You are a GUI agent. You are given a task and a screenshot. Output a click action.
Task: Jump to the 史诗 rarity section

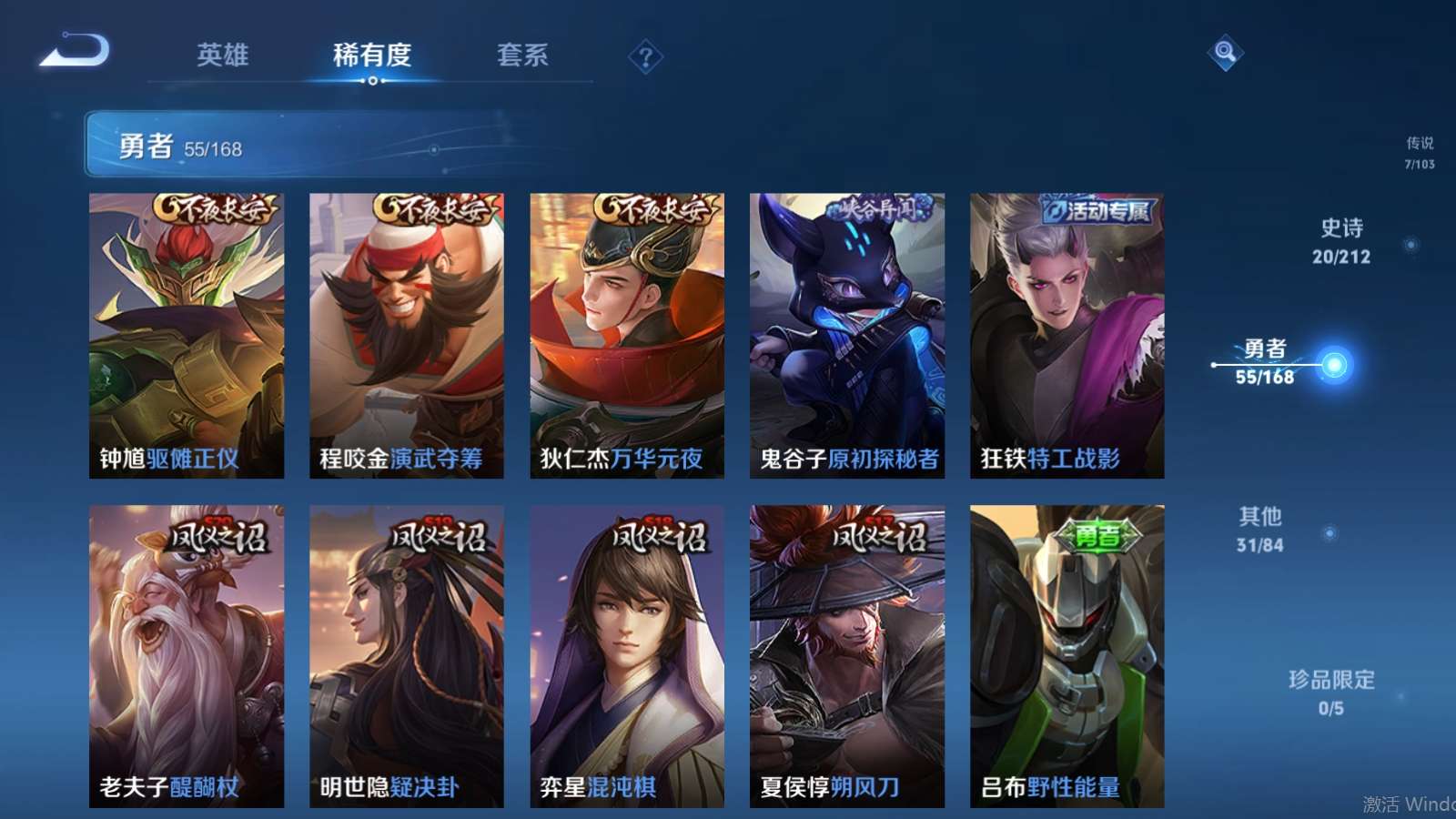(x=1342, y=241)
